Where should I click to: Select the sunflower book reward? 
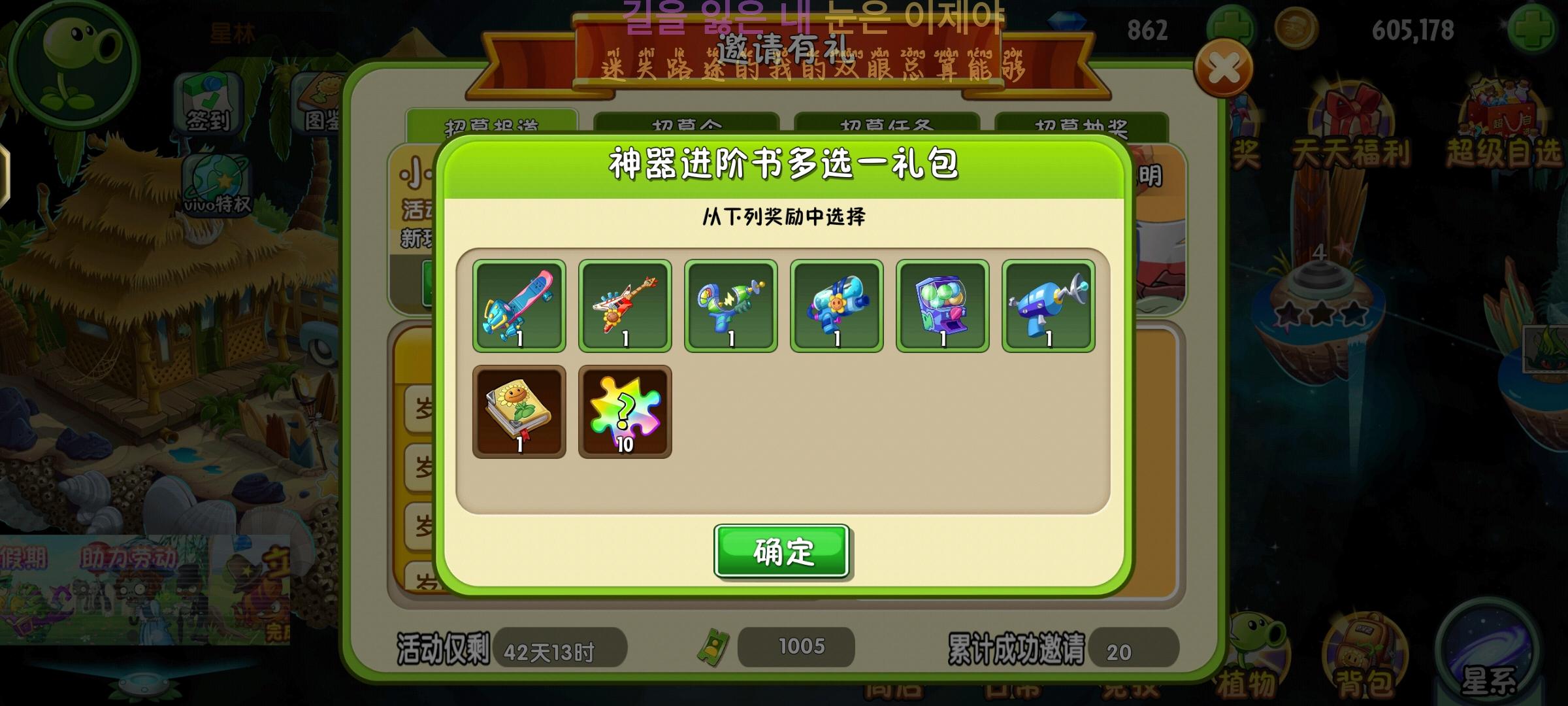click(x=518, y=411)
